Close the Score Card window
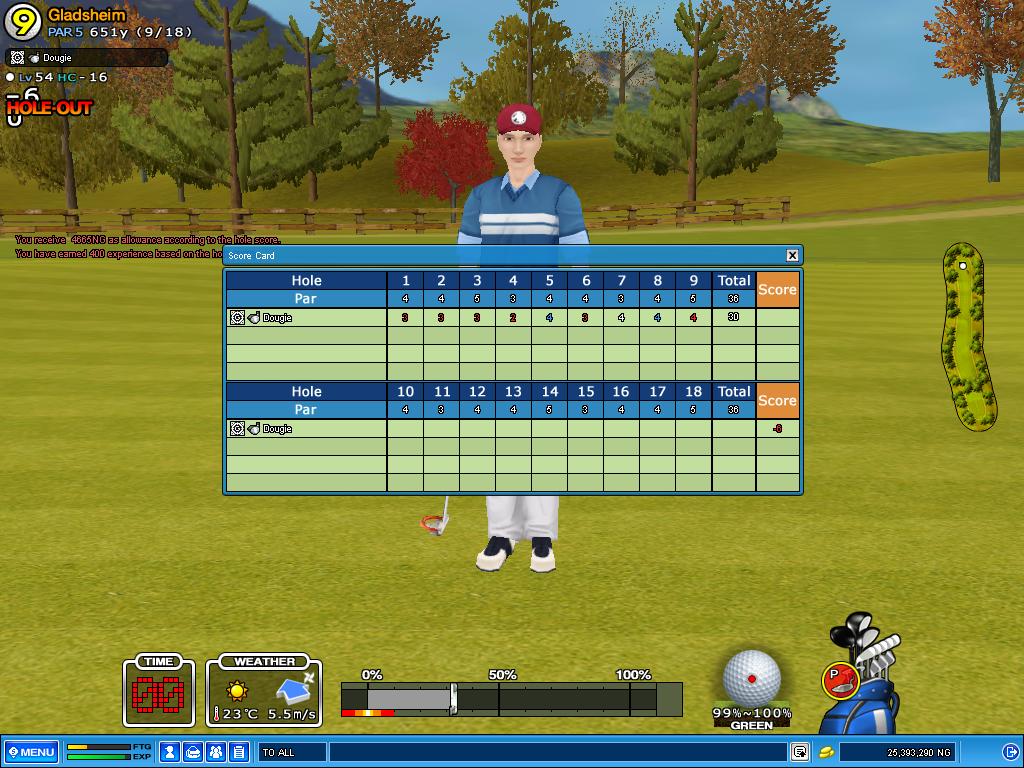1024x768 pixels. (792, 256)
